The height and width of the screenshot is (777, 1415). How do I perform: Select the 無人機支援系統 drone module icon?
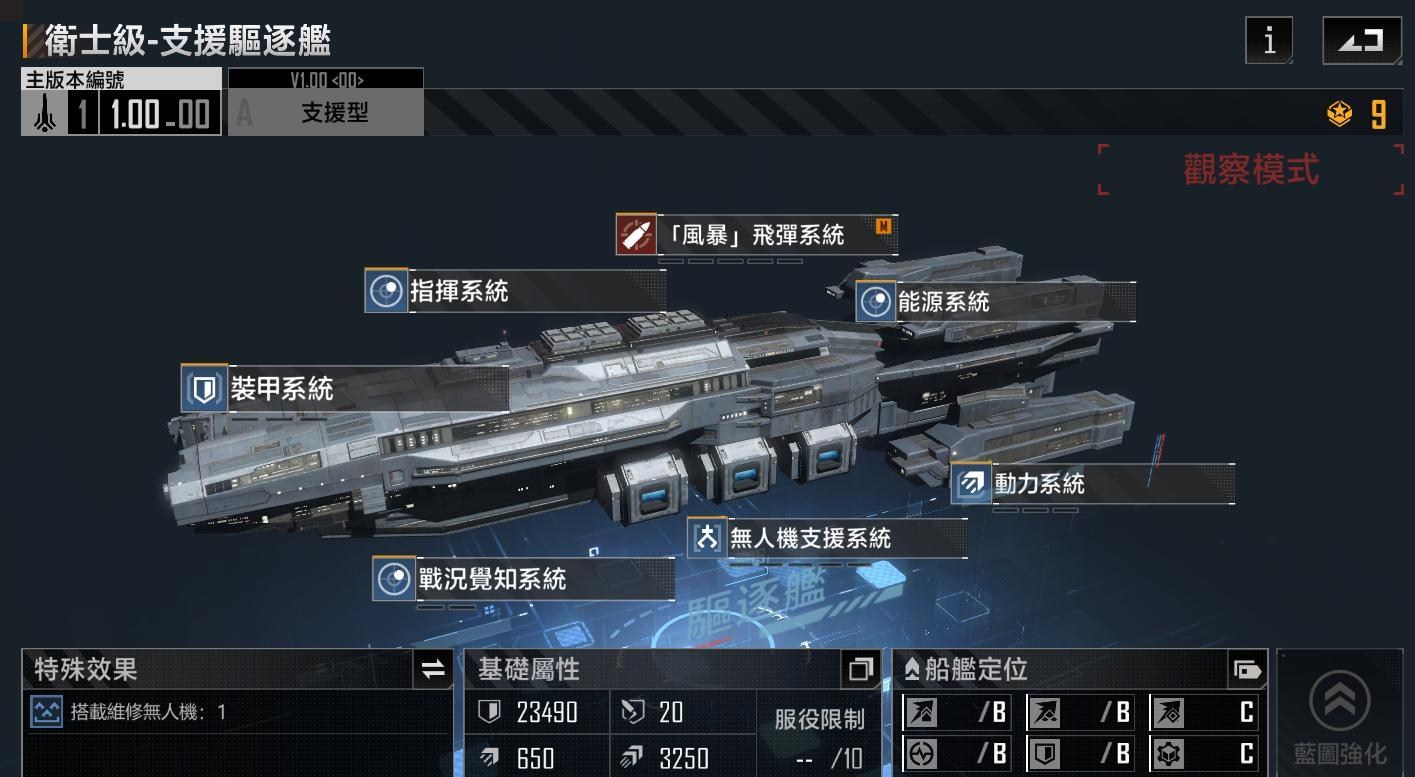[x=706, y=538]
